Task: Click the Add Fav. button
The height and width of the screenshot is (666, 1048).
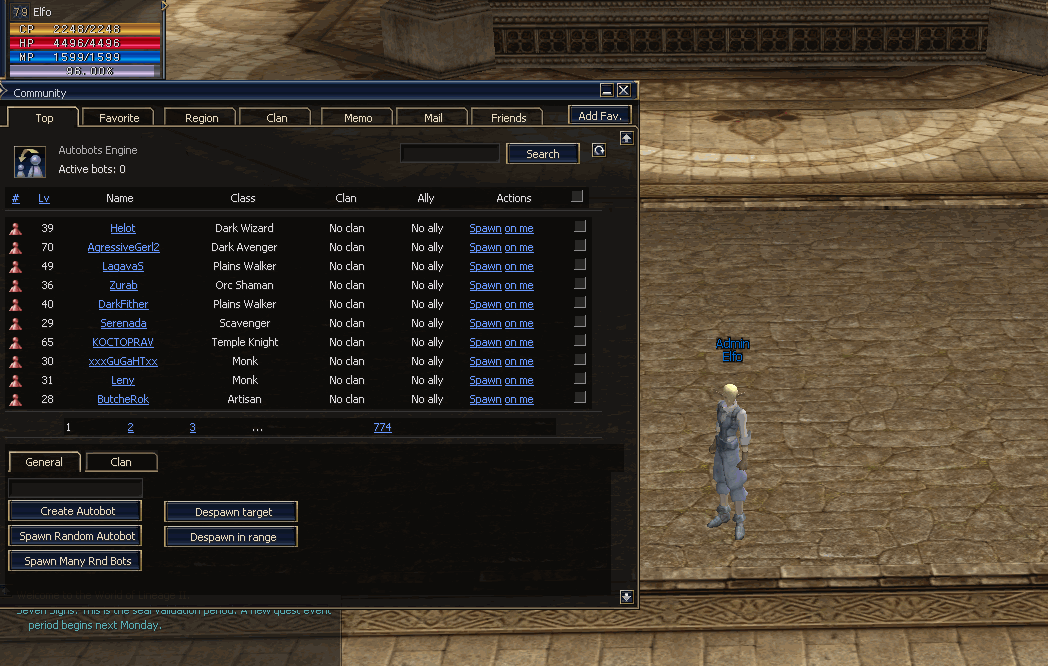Action: (600, 116)
